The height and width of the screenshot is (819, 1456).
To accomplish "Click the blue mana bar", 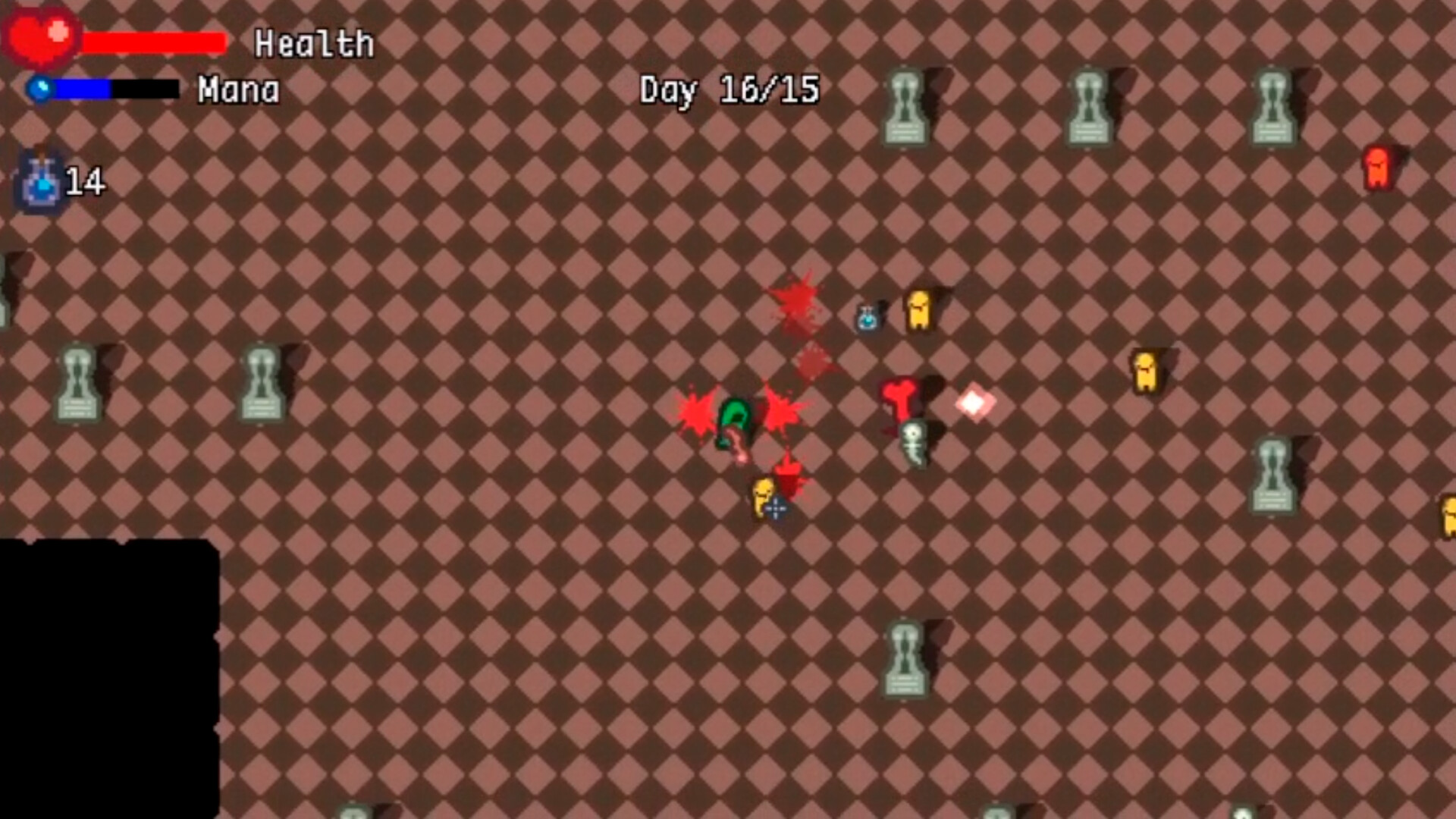I will click(x=83, y=89).
